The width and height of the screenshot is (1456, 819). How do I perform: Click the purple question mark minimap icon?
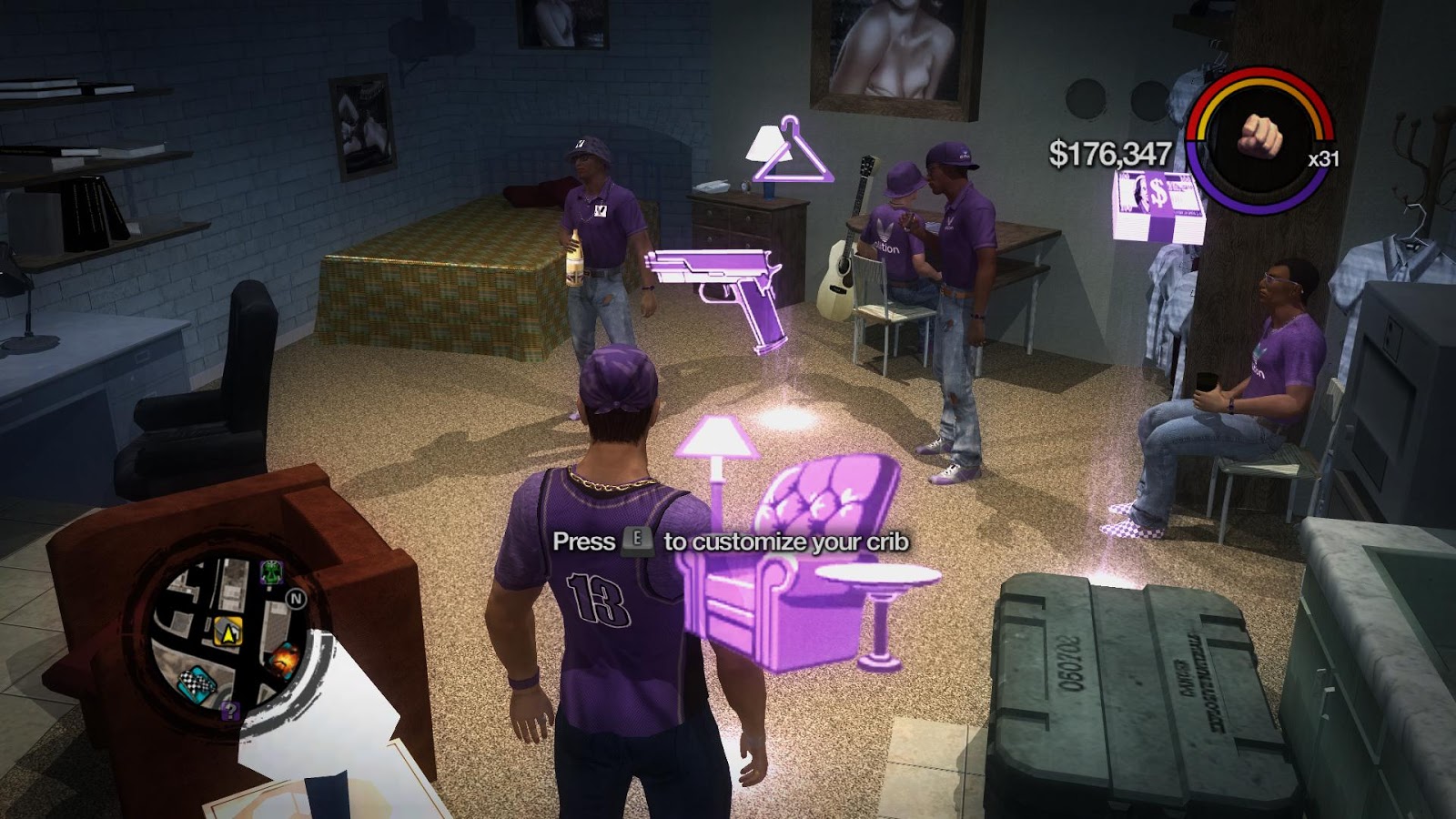pyautogui.click(x=231, y=713)
